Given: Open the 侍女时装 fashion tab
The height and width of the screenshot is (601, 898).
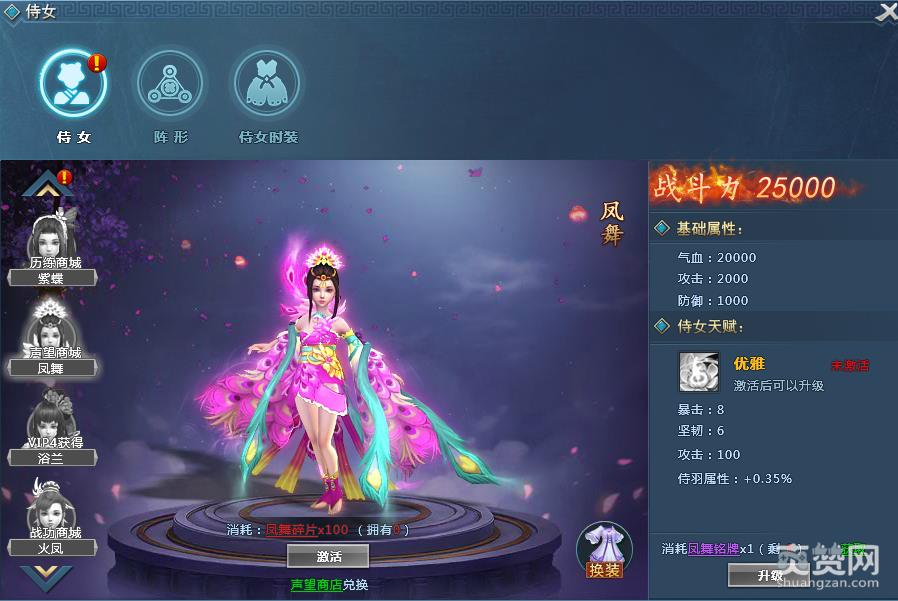Looking at the screenshot, I should (x=267, y=84).
